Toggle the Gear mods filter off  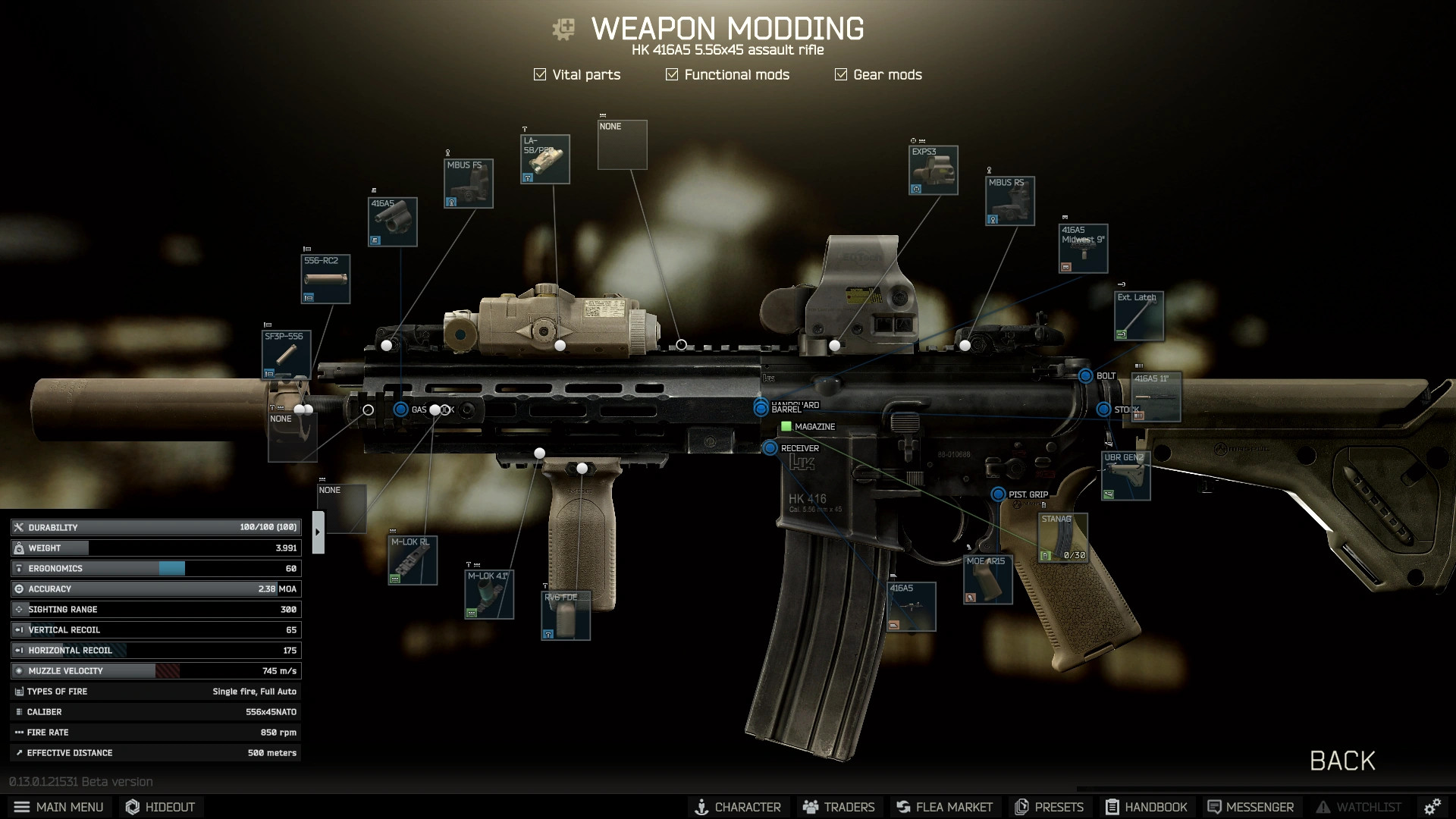point(839,74)
